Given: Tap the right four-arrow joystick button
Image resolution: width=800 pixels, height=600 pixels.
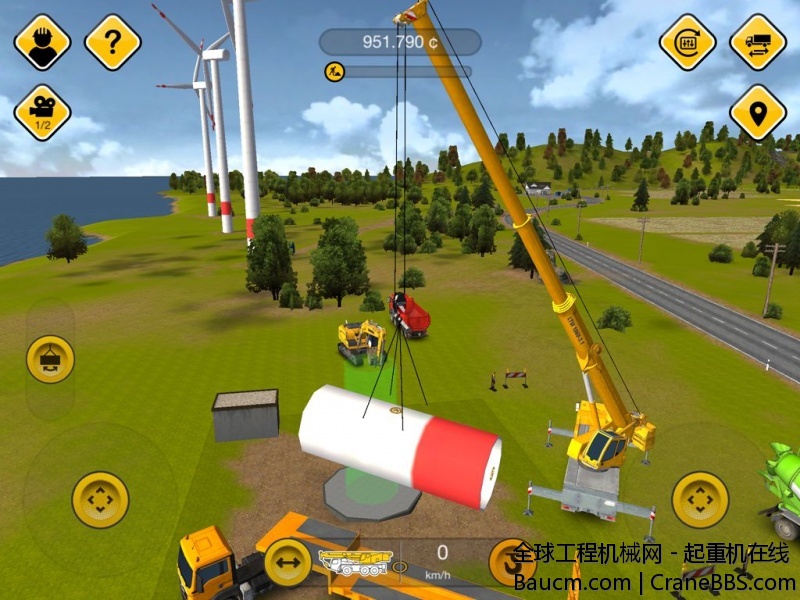Looking at the screenshot, I should [700, 499].
